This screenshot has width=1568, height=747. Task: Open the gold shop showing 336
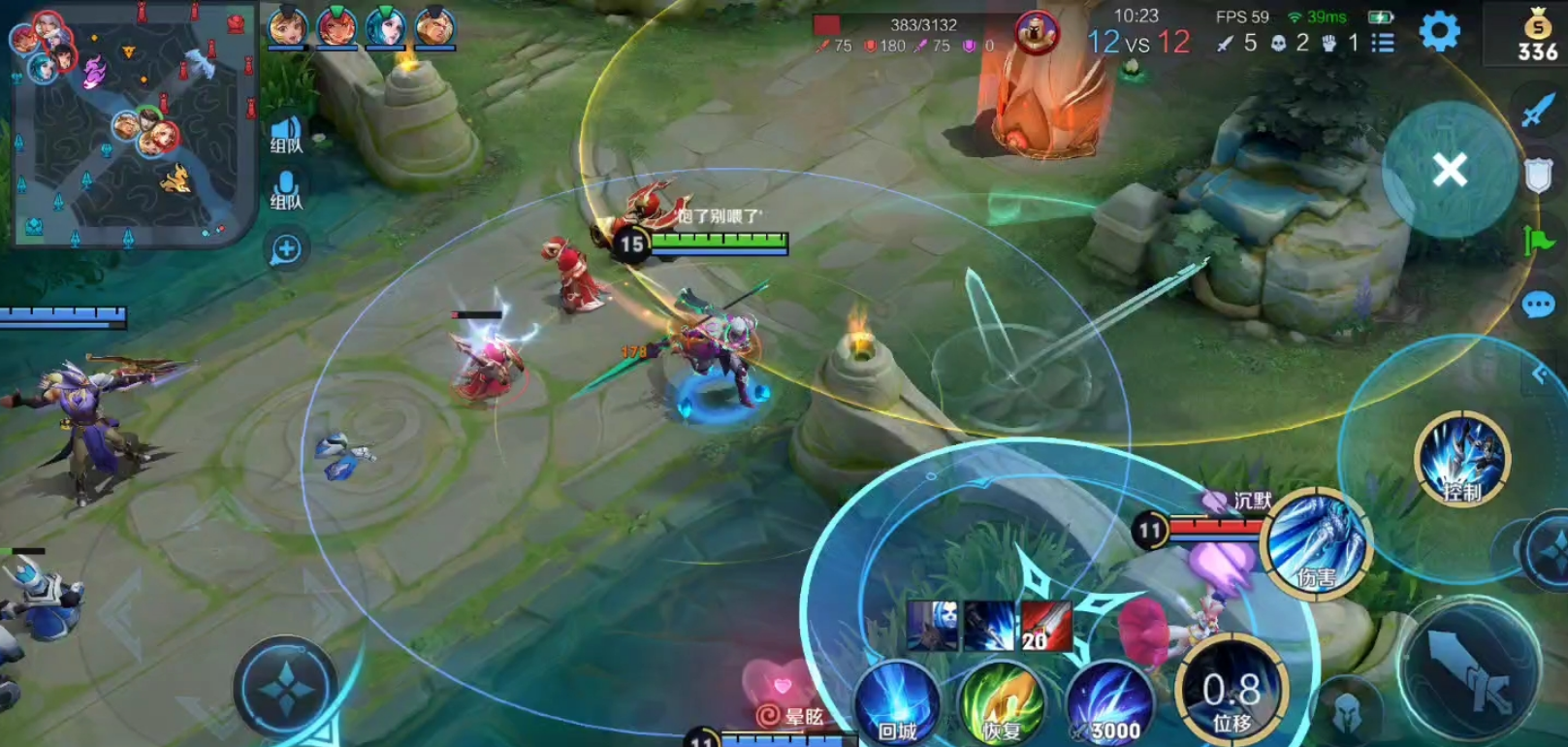pos(1537,37)
